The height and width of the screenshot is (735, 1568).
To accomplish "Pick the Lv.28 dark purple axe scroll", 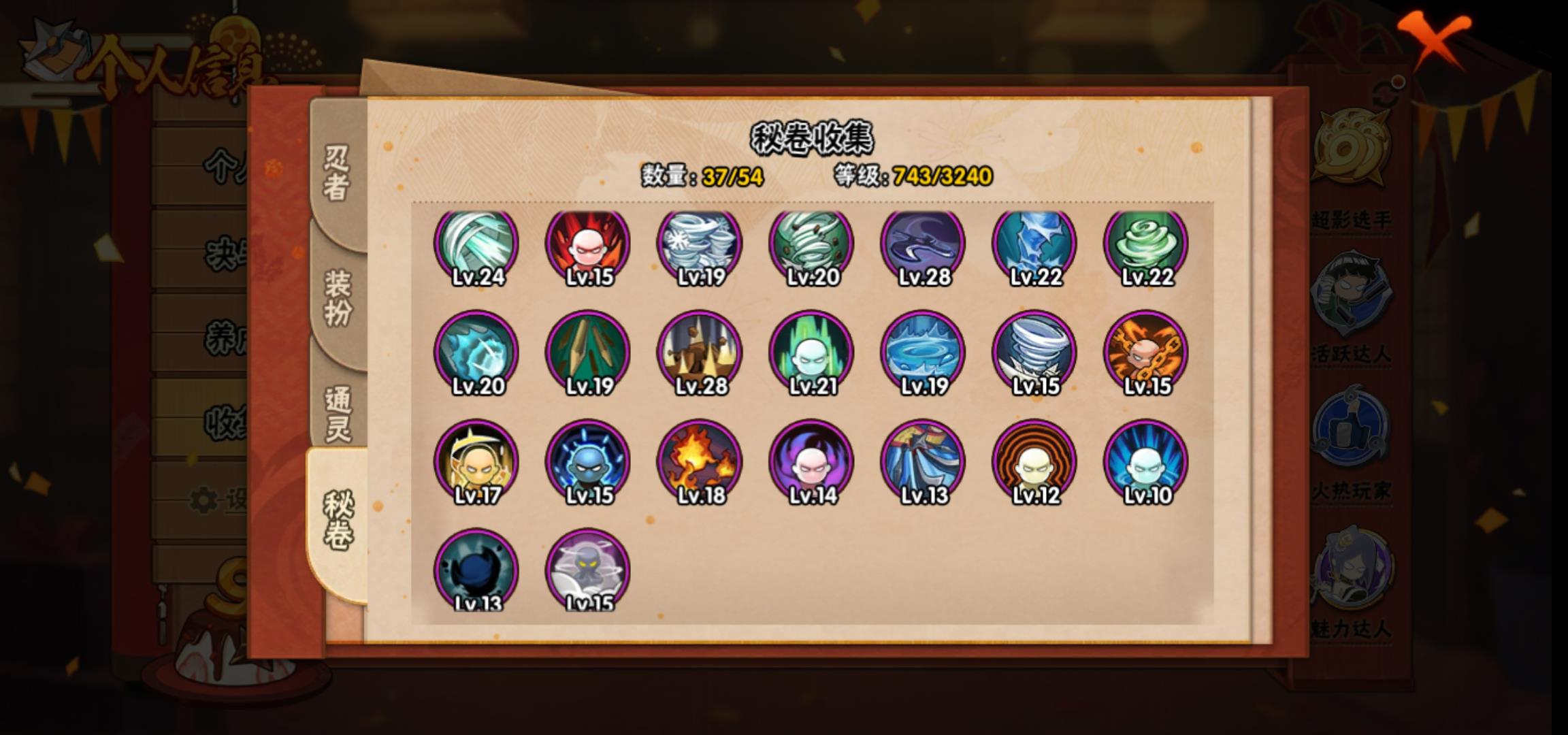I will [x=923, y=246].
